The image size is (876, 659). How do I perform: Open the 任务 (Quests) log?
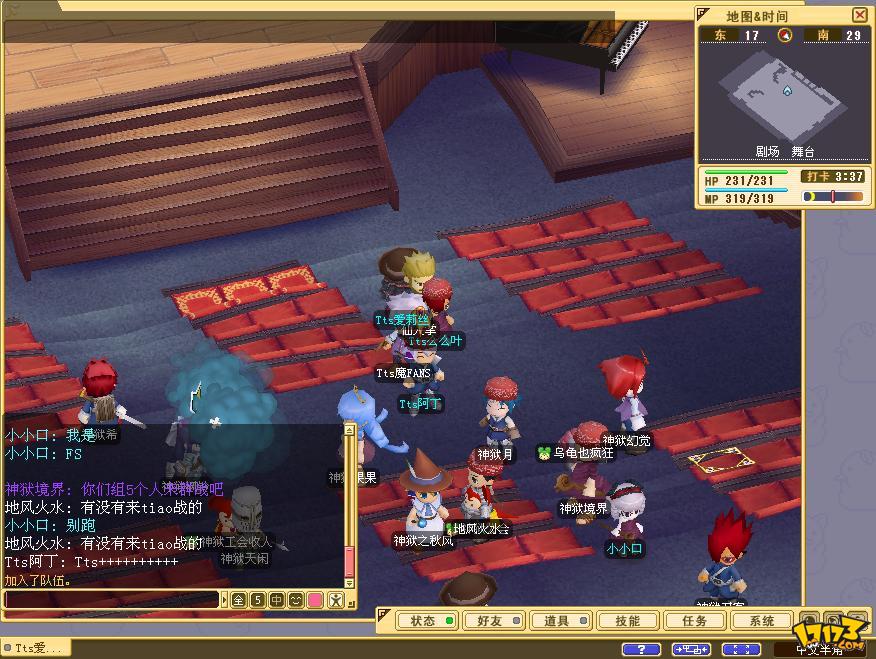click(694, 621)
